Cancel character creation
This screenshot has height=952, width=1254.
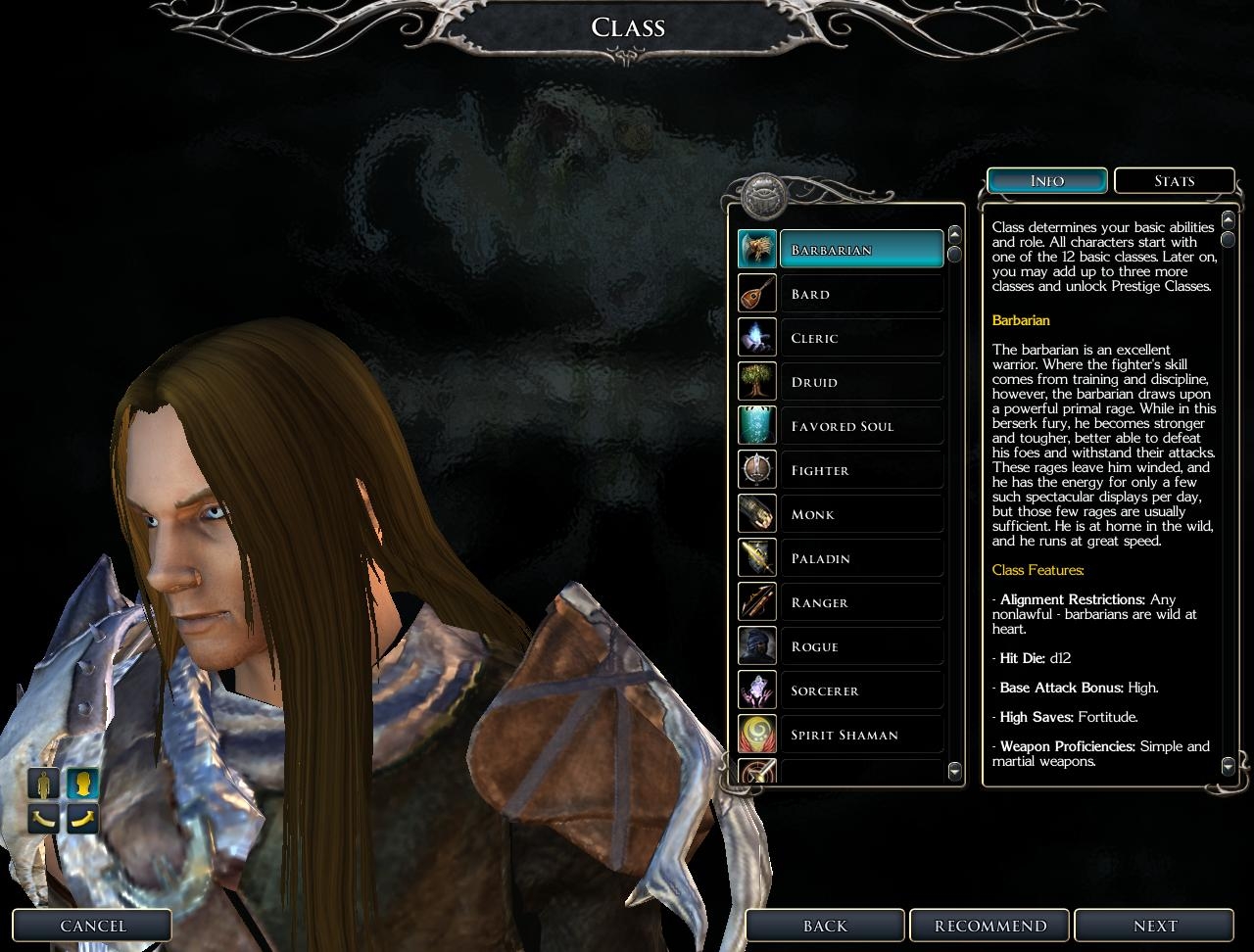(93, 926)
